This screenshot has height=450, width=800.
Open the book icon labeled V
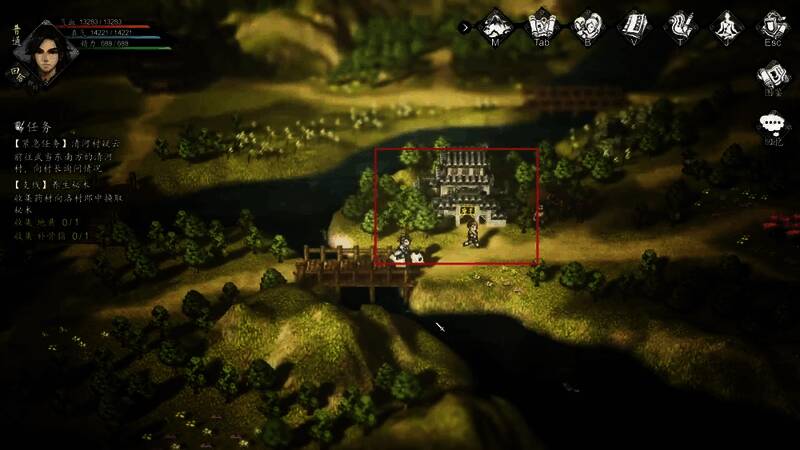pos(634,24)
